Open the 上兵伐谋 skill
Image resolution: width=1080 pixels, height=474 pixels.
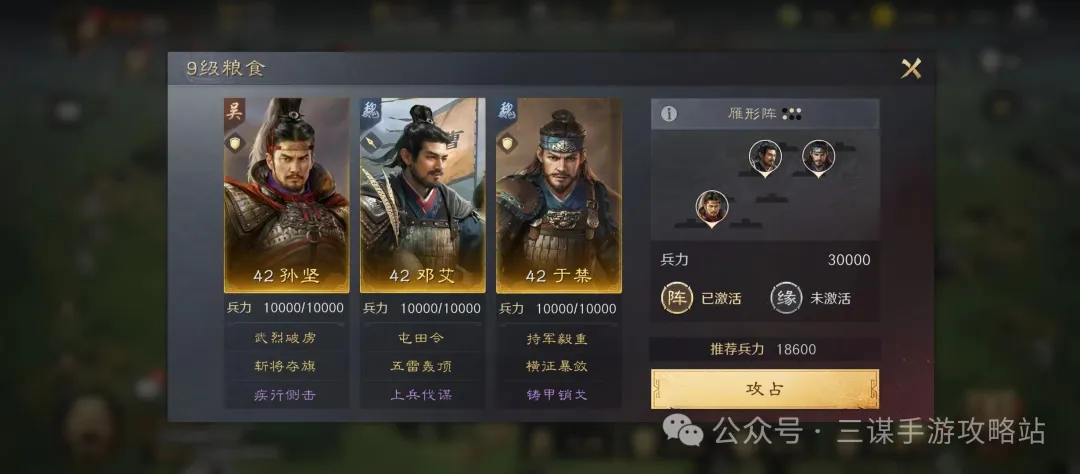(422, 394)
